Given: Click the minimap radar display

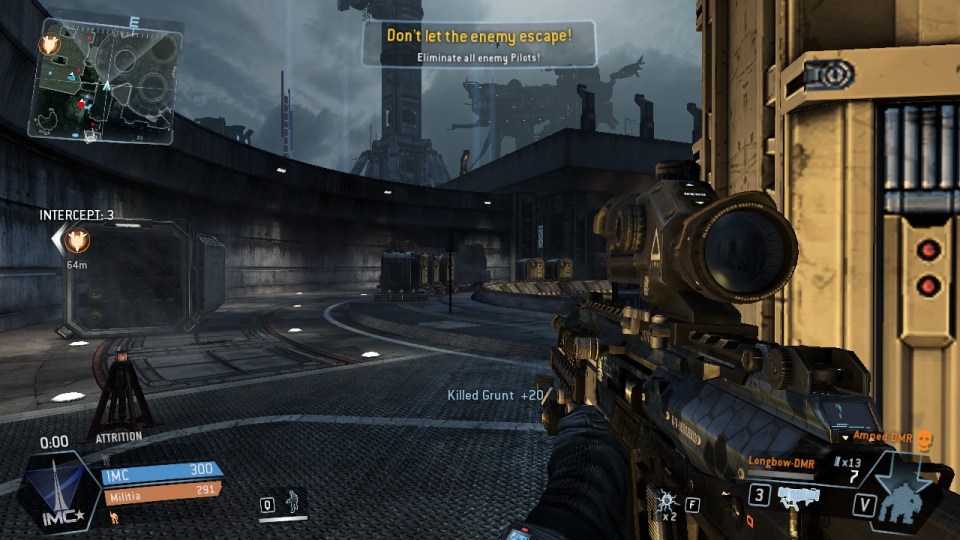Looking at the screenshot, I should (x=105, y=78).
